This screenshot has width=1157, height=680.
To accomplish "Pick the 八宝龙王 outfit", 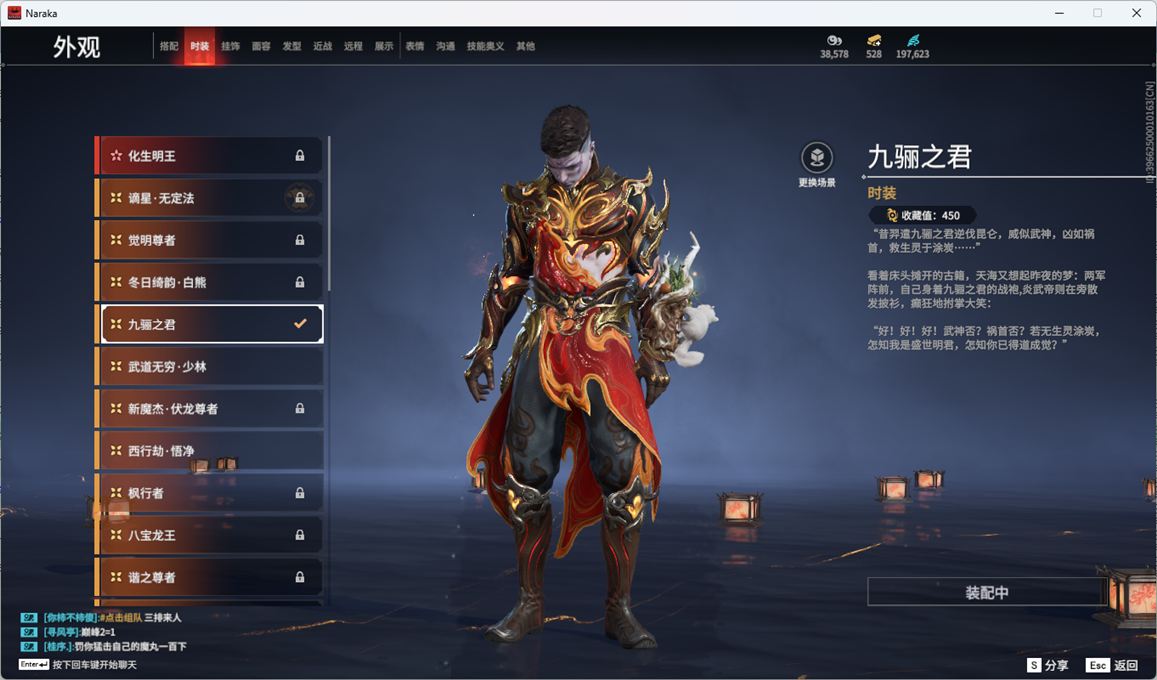I will pyautogui.click(x=210, y=535).
